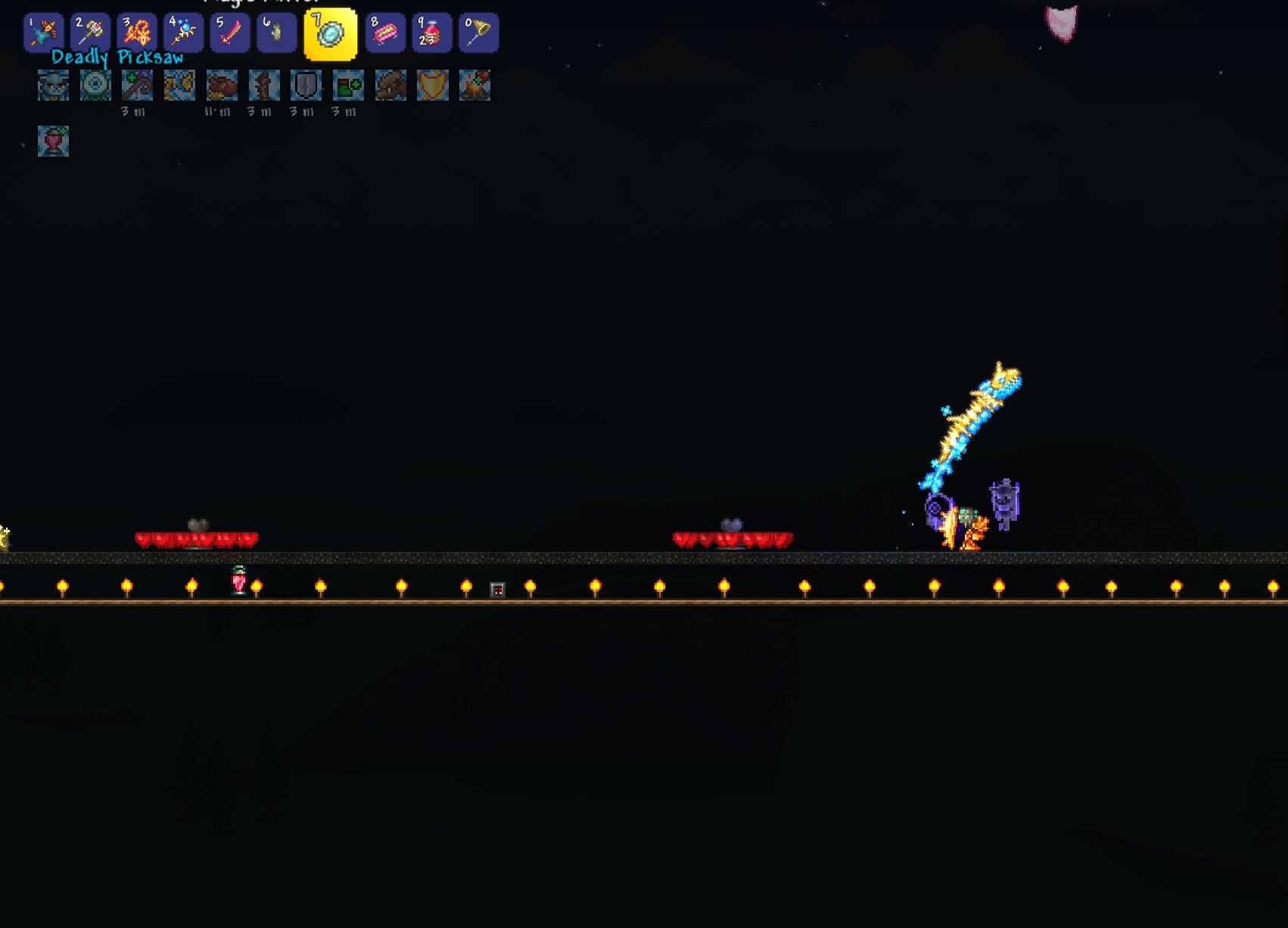Viewport: 1288px width, 928px height.
Task: Select the blue gem staff in hotbar slot 4
Action: (185, 32)
